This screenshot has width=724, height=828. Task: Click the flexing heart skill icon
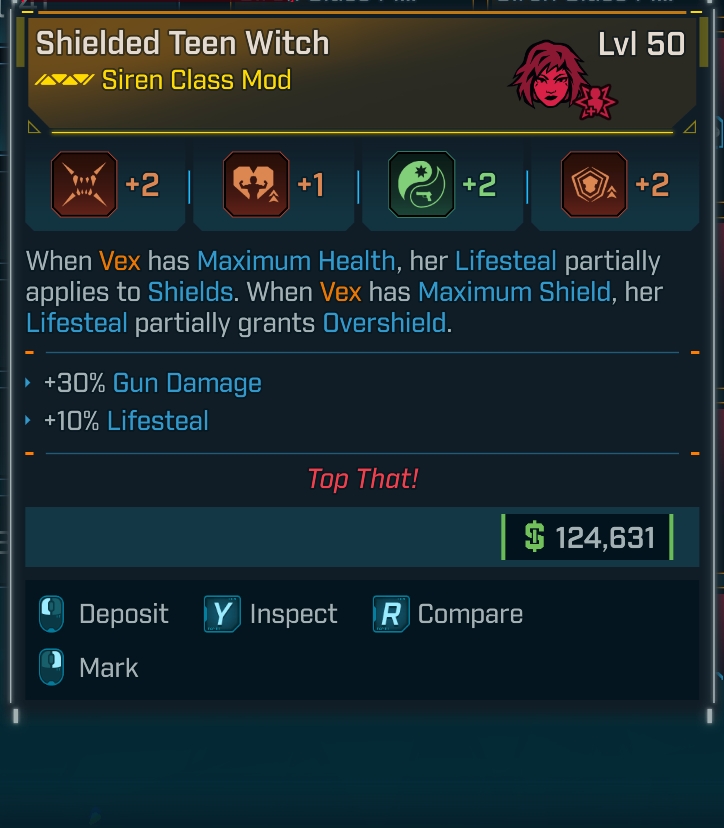point(257,185)
